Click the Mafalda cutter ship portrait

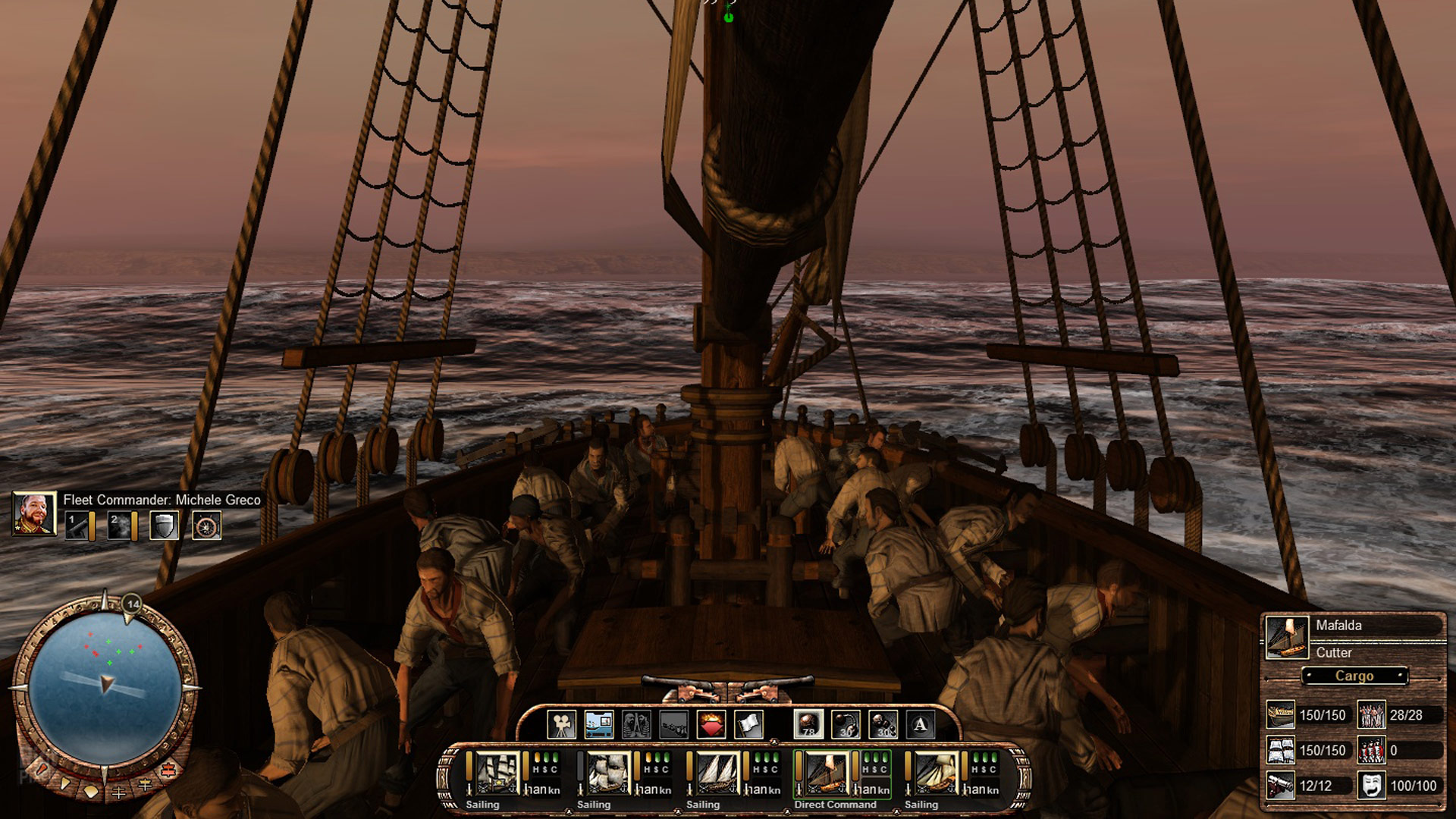(1287, 637)
